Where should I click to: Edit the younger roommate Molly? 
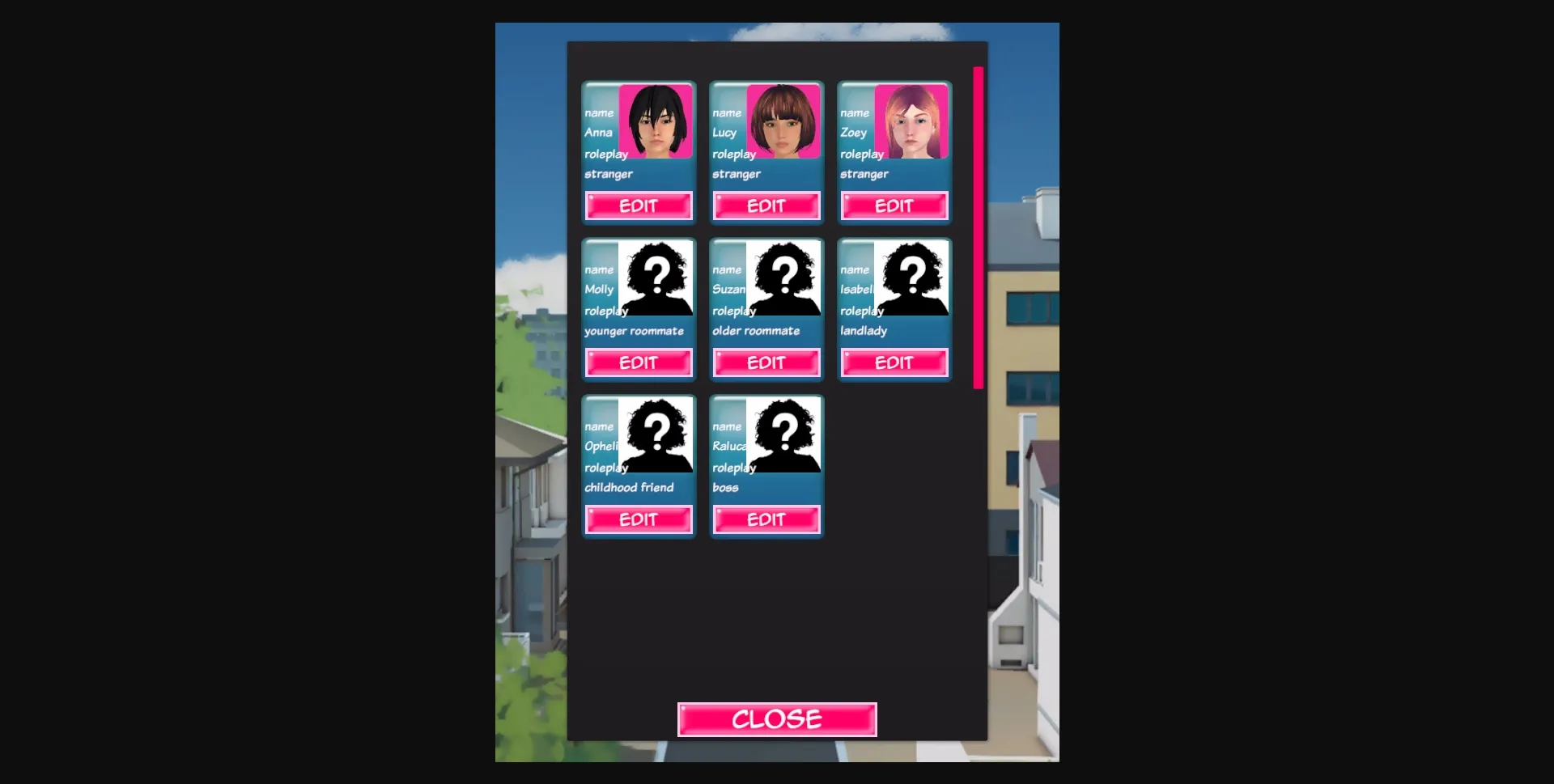coord(638,362)
